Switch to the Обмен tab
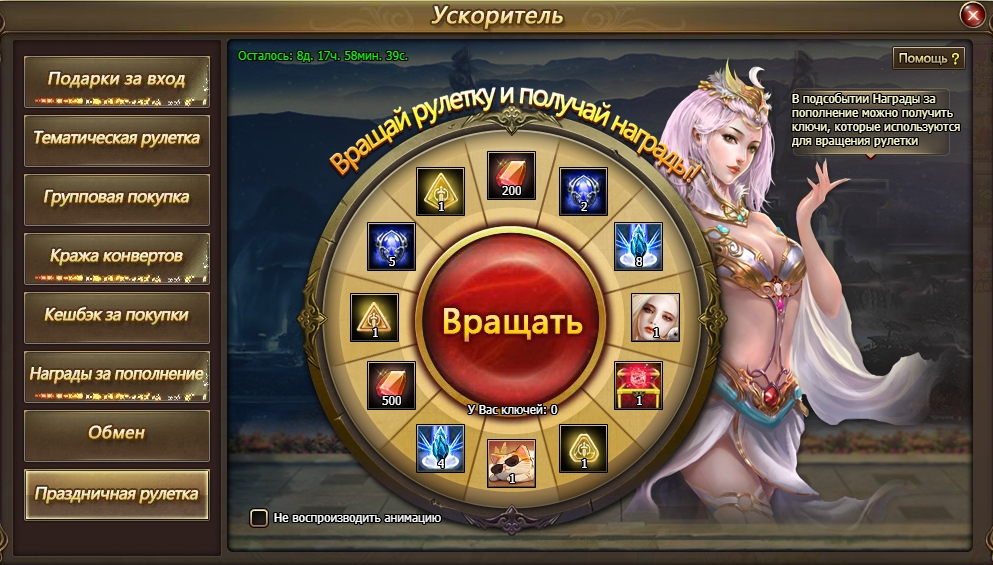 (x=117, y=434)
